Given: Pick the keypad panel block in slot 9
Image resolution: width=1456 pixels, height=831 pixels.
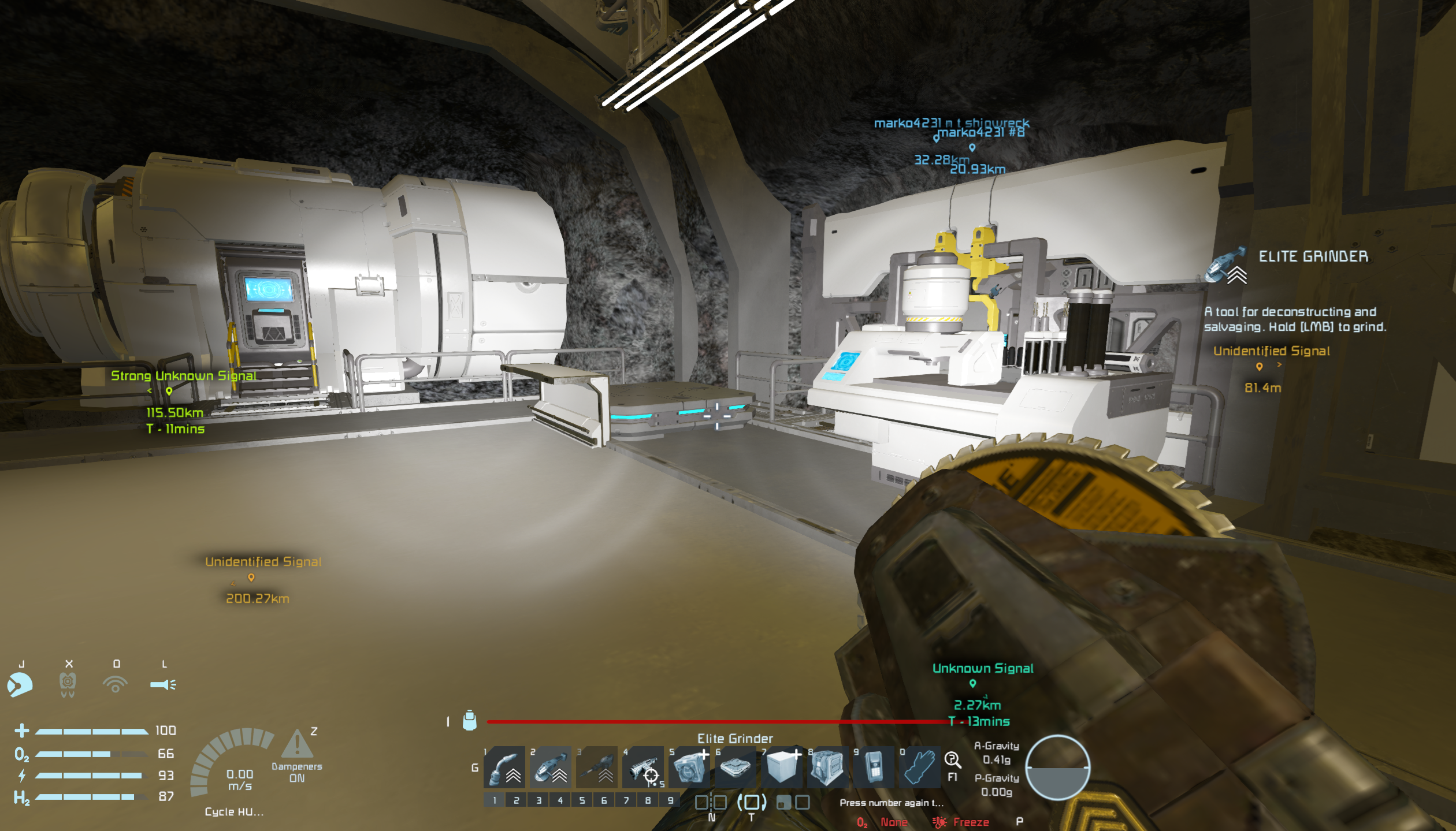Looking at the screenshot, I should [874, 767].
